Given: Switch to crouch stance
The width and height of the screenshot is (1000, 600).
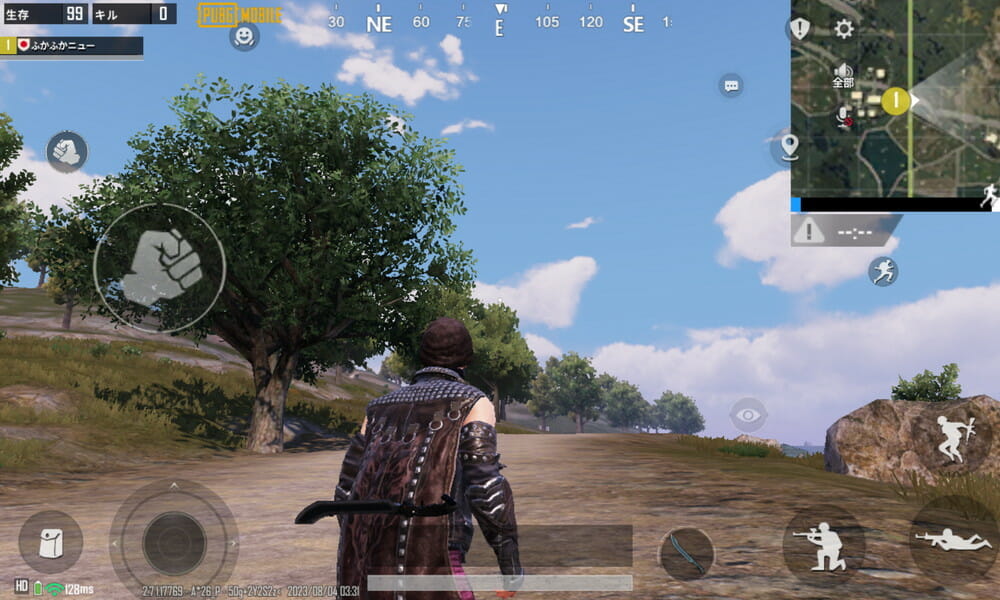Looking at the screenshot, I should click(823, 543).
